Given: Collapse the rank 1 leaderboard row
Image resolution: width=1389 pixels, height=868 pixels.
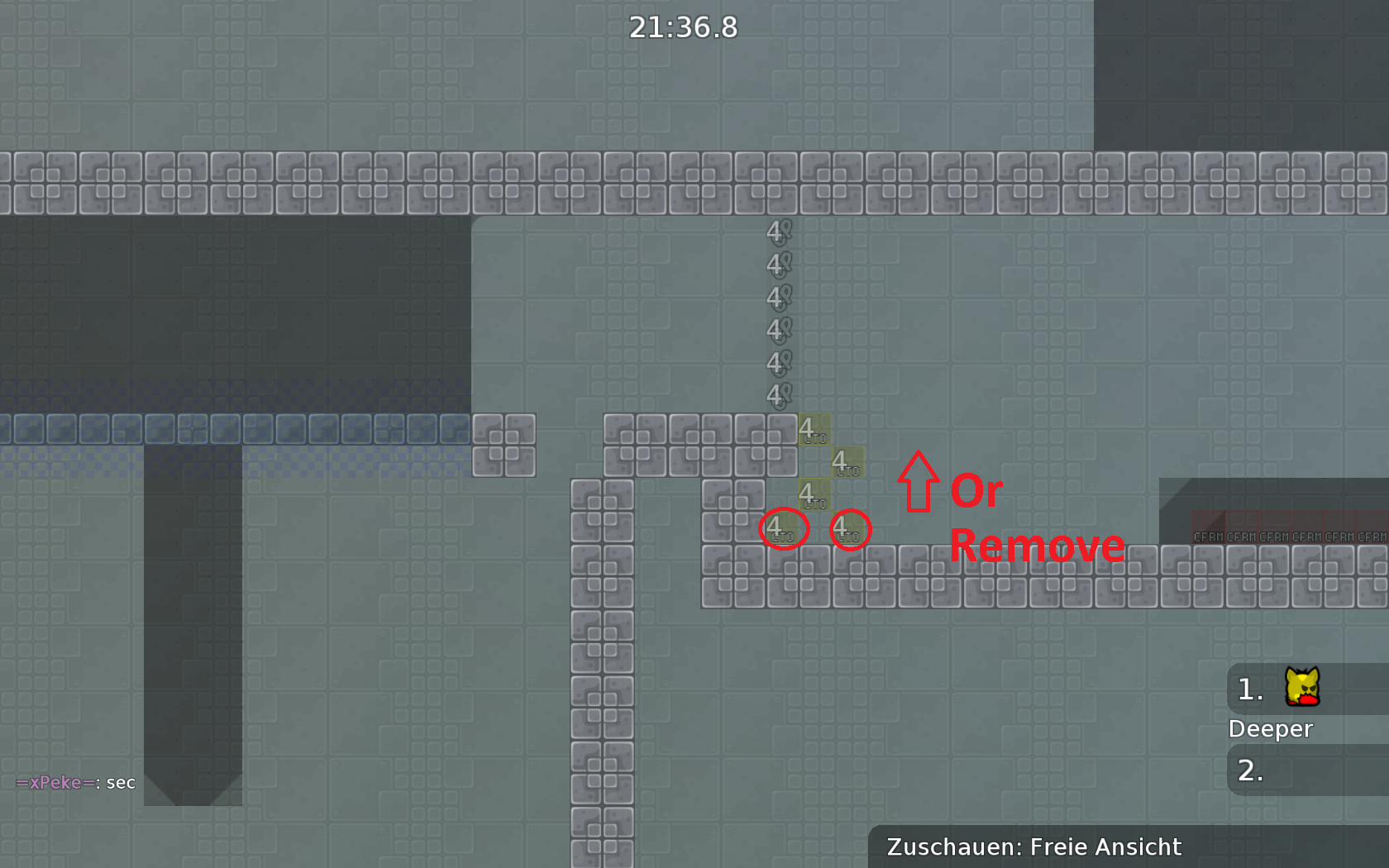Looking at the screenshot, I should click(x=1248, y=691).
